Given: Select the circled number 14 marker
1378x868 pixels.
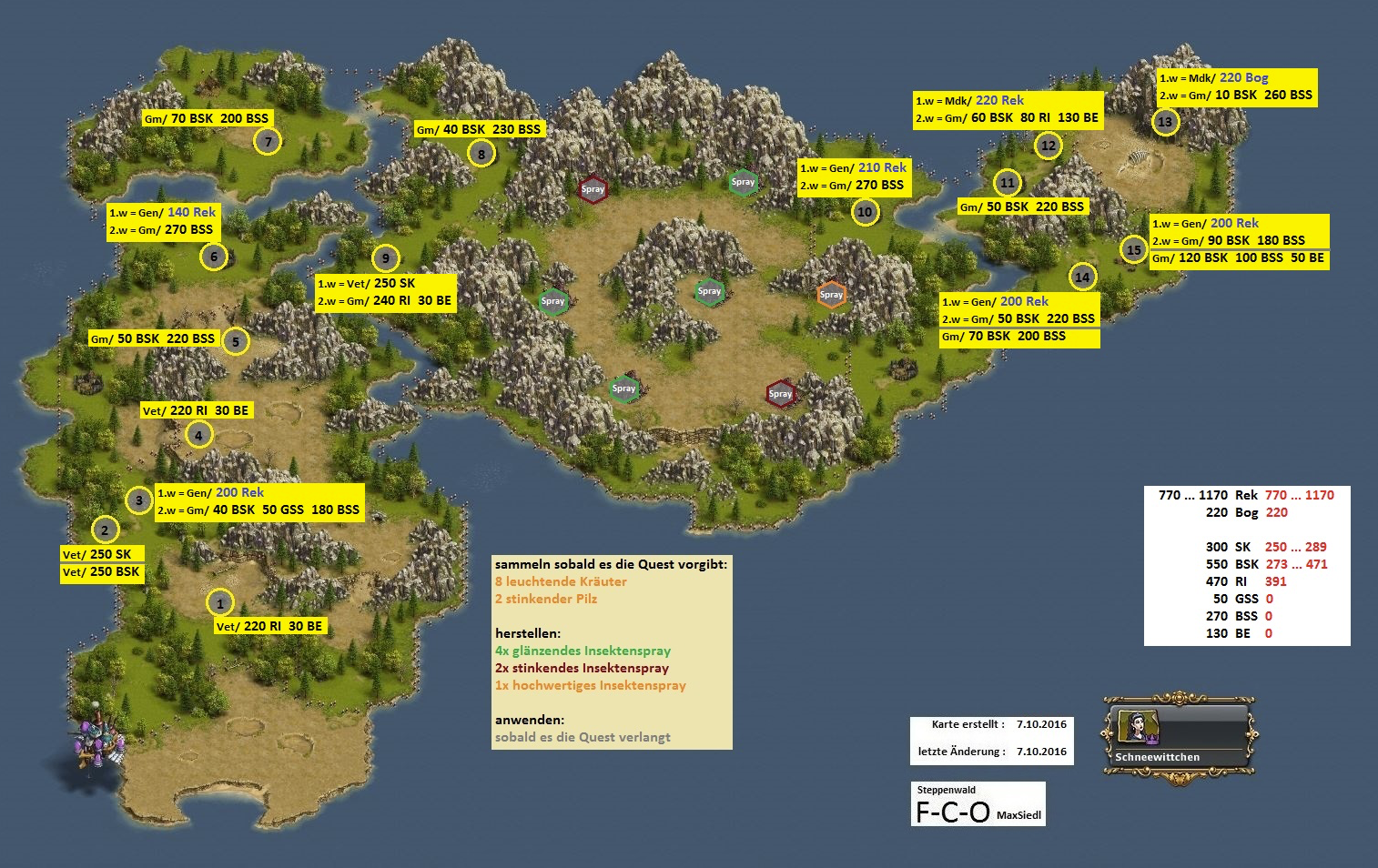Looking at the screenshot, I should (1081, 277).
